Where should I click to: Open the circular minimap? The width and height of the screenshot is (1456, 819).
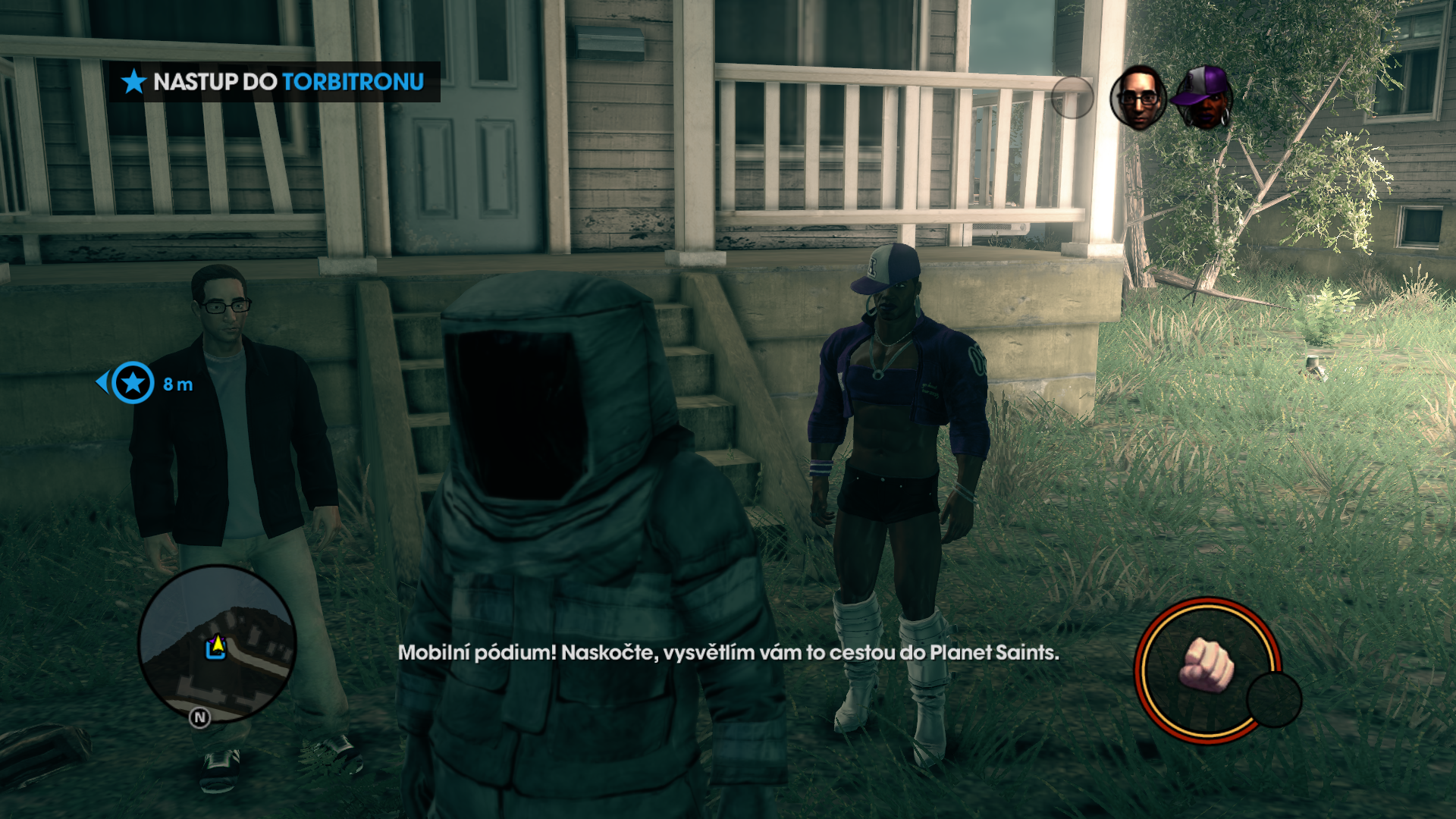coord(217,643)
